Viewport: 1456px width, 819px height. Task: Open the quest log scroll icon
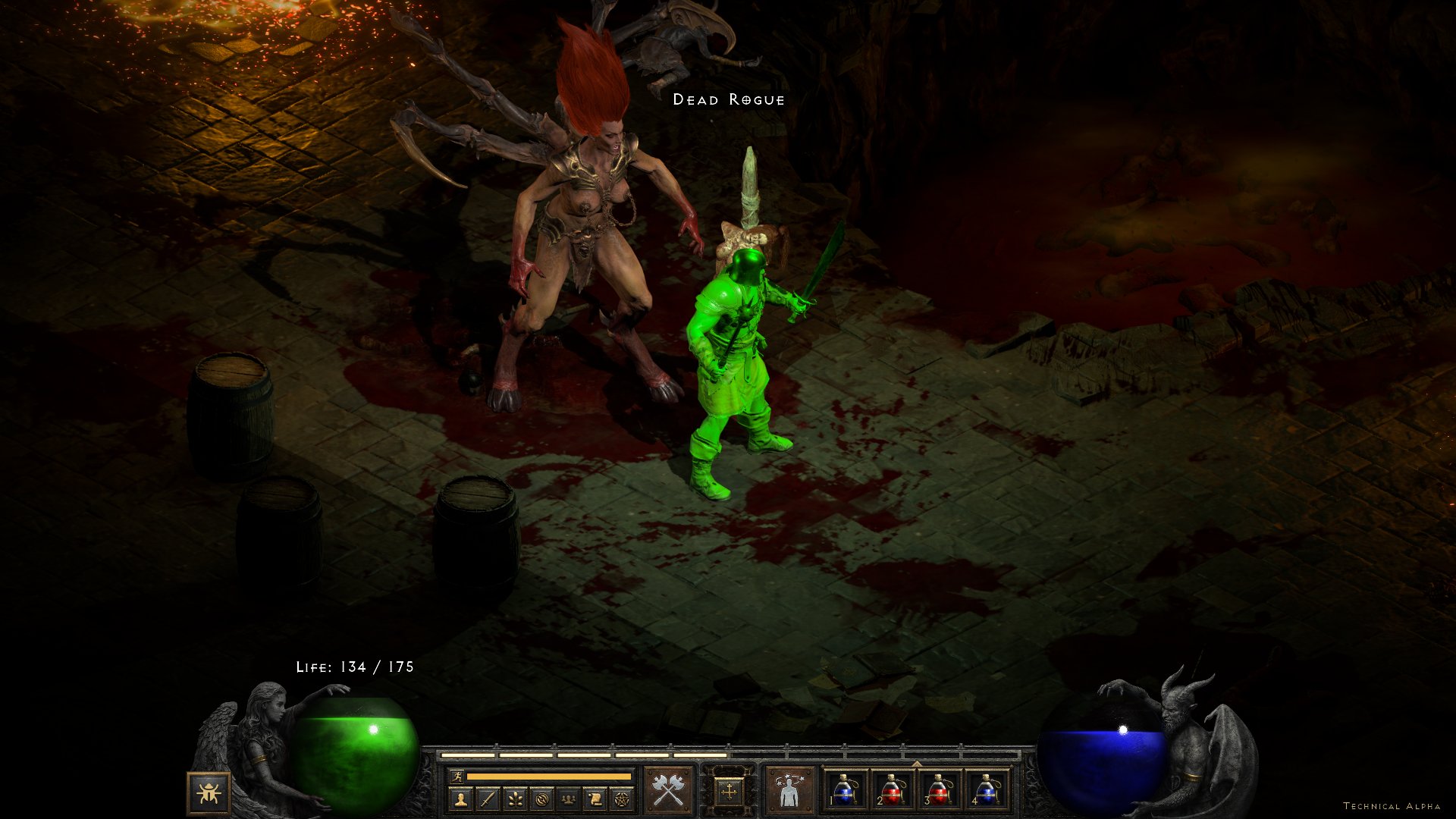pos(595,799)
